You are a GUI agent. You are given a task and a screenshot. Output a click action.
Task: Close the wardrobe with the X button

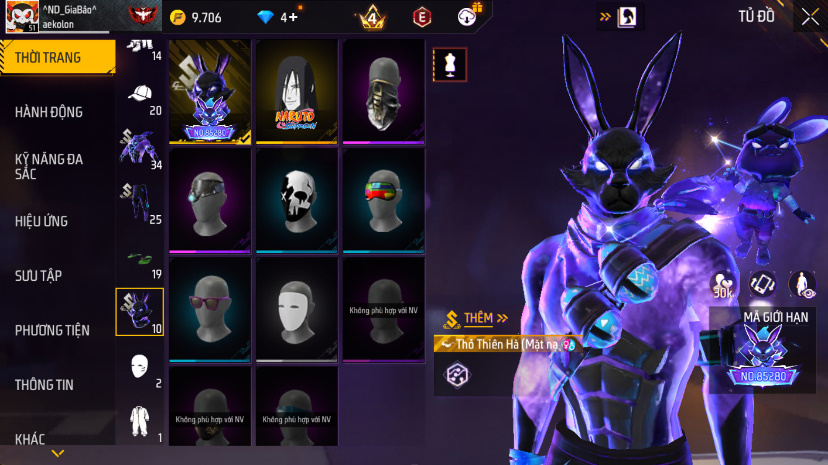point(809,16)
